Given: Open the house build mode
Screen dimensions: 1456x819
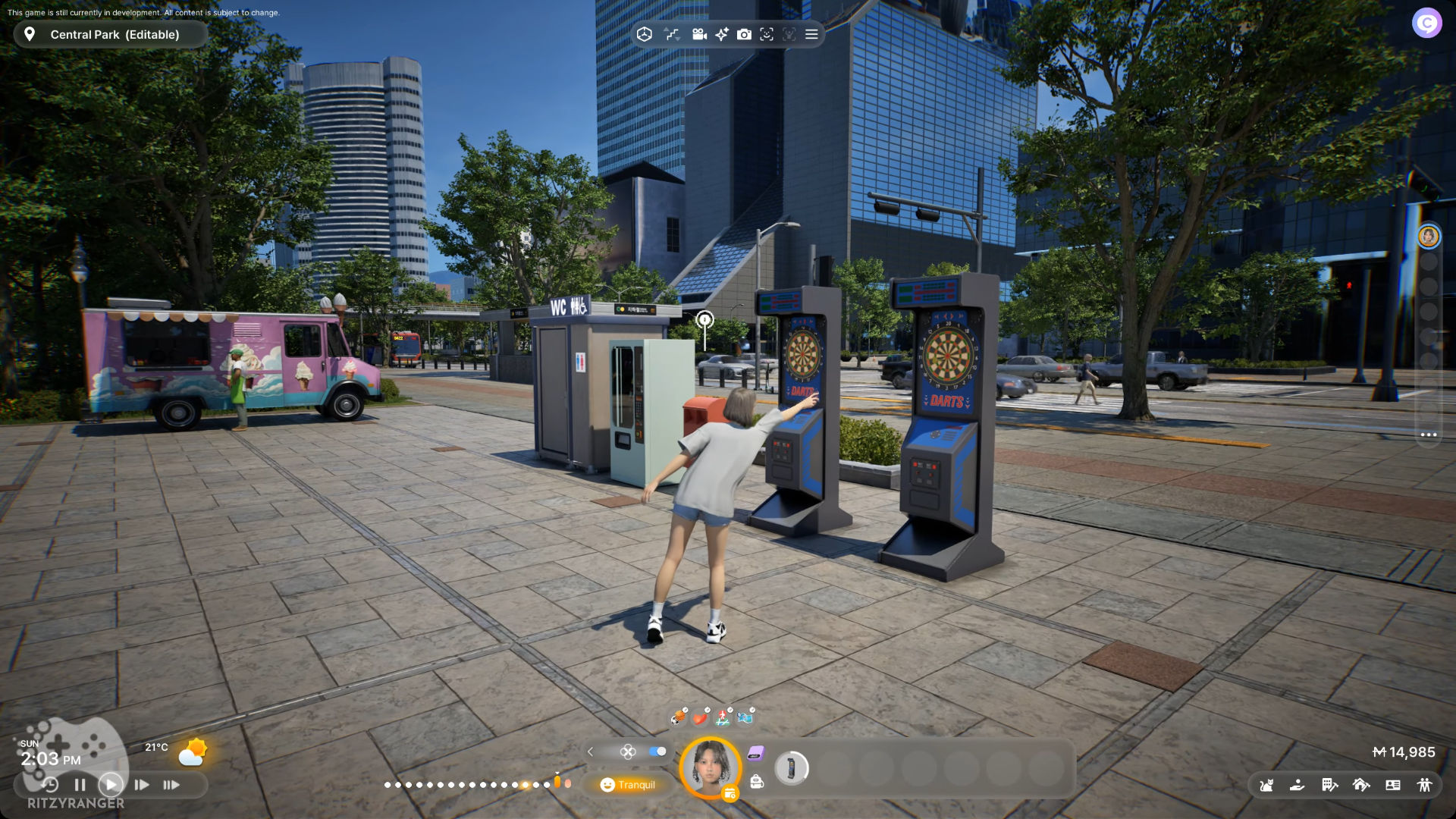Looking at the screenshot, I should click(x=1361, y=785).
